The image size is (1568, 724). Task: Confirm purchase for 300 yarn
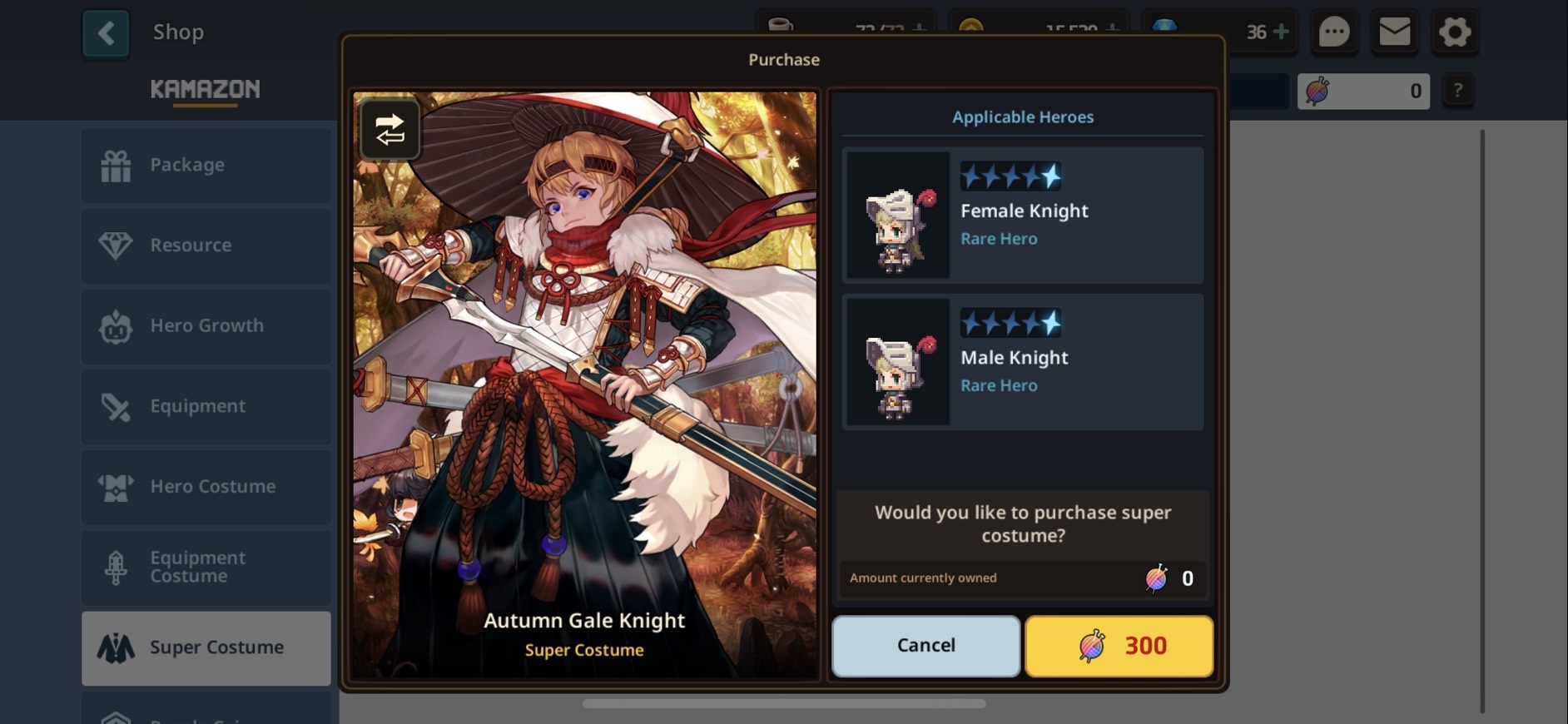click(1119, 646)
